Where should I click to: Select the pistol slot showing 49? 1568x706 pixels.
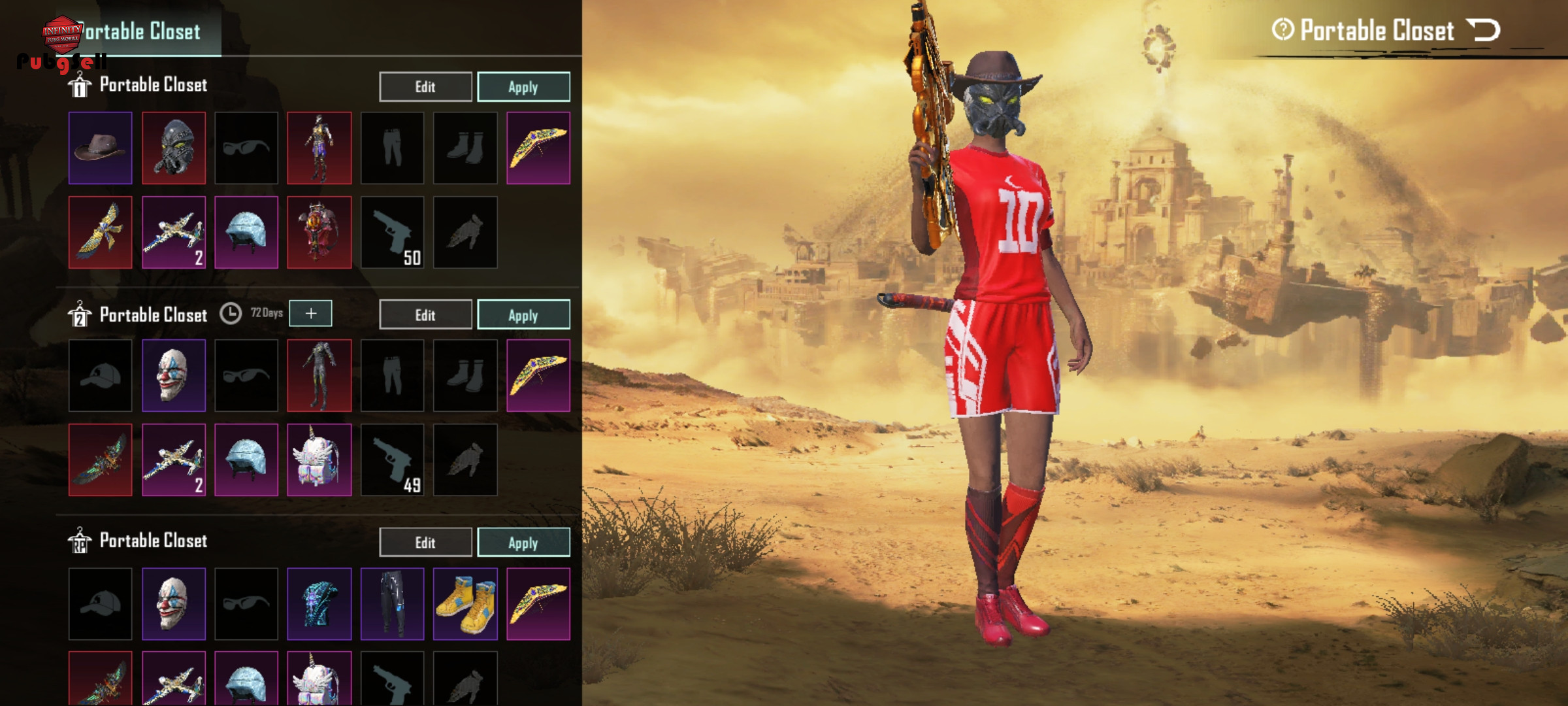click(393, 460)
